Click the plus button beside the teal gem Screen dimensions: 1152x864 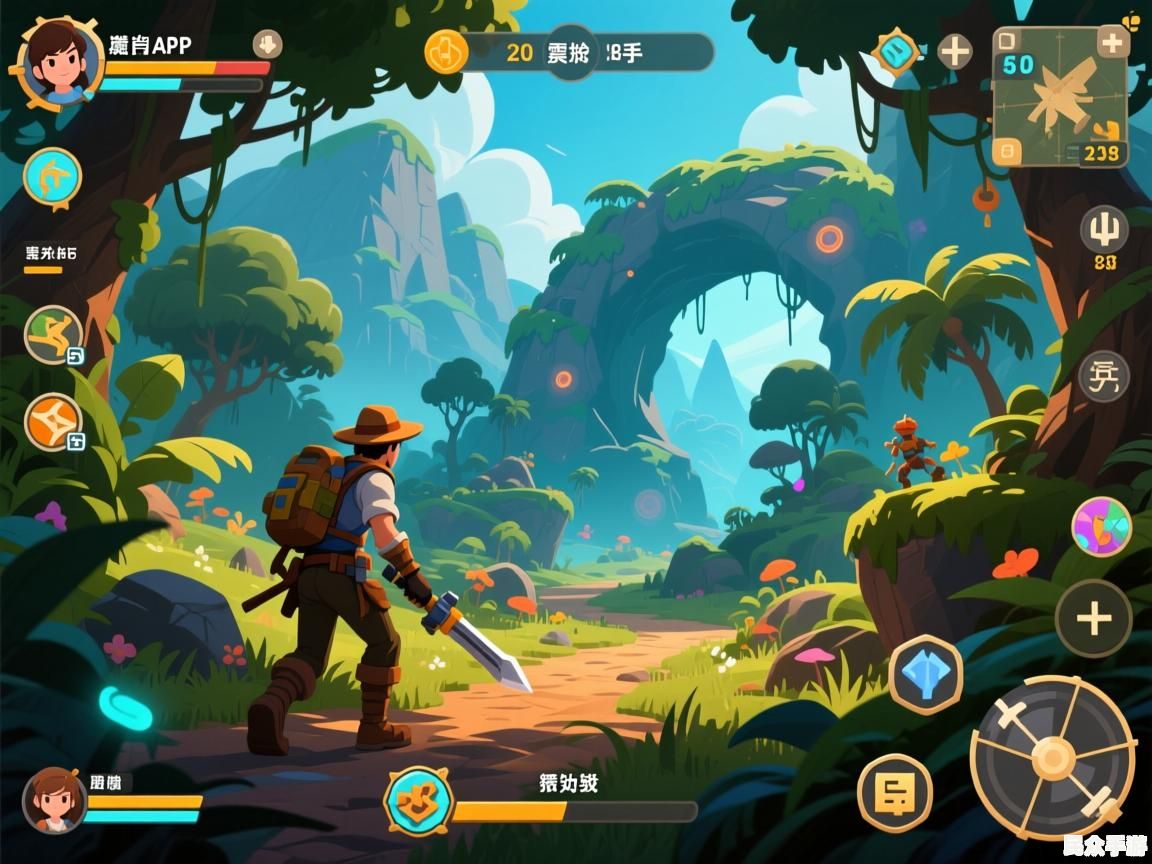[955, 52]
